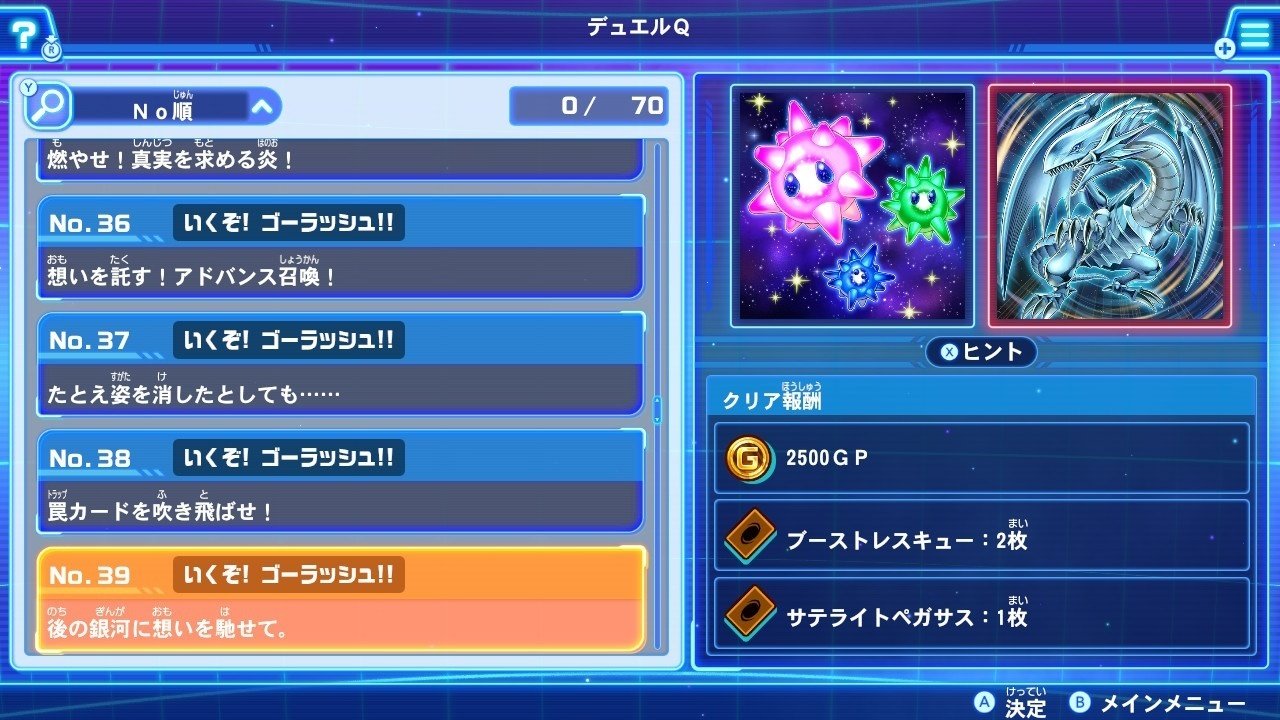This screenshot has height=720, width=1280.
Task: Click the 0/70 completion counter
Action: [588, 105]
